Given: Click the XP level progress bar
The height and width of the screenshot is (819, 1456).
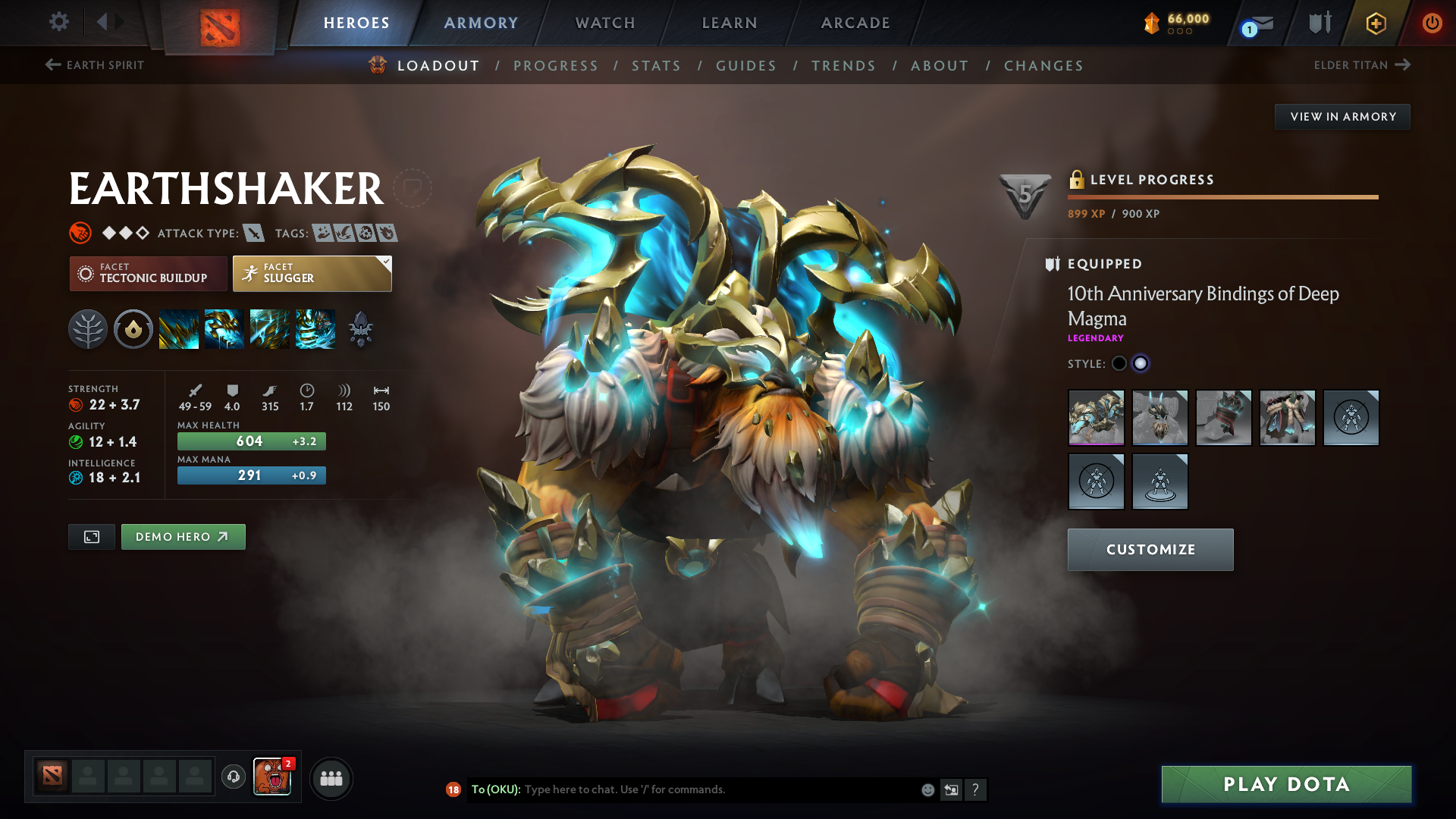Looking at the screenshot, I should (1222, 196).
